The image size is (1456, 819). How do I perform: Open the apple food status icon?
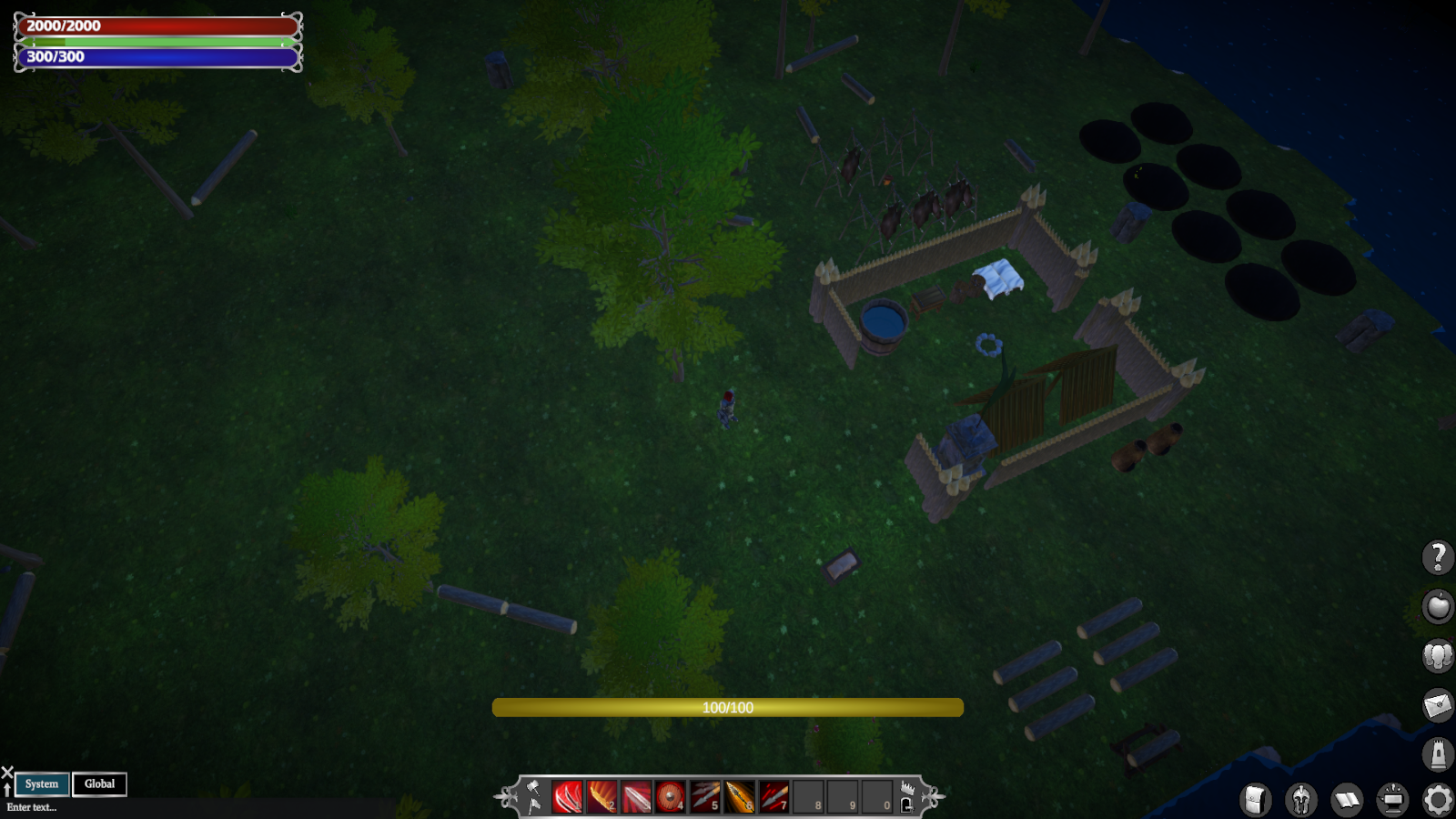coord(1436,606)
